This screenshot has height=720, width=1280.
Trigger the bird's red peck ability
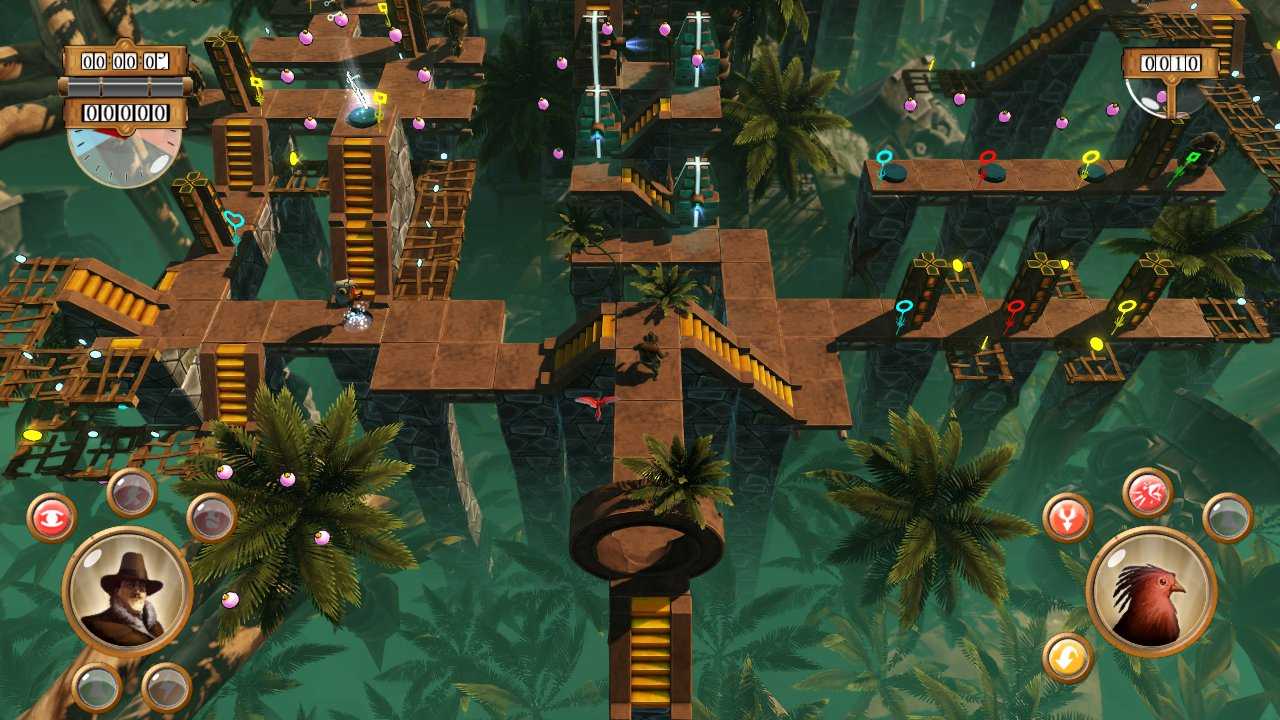(x=1067, y=516)
